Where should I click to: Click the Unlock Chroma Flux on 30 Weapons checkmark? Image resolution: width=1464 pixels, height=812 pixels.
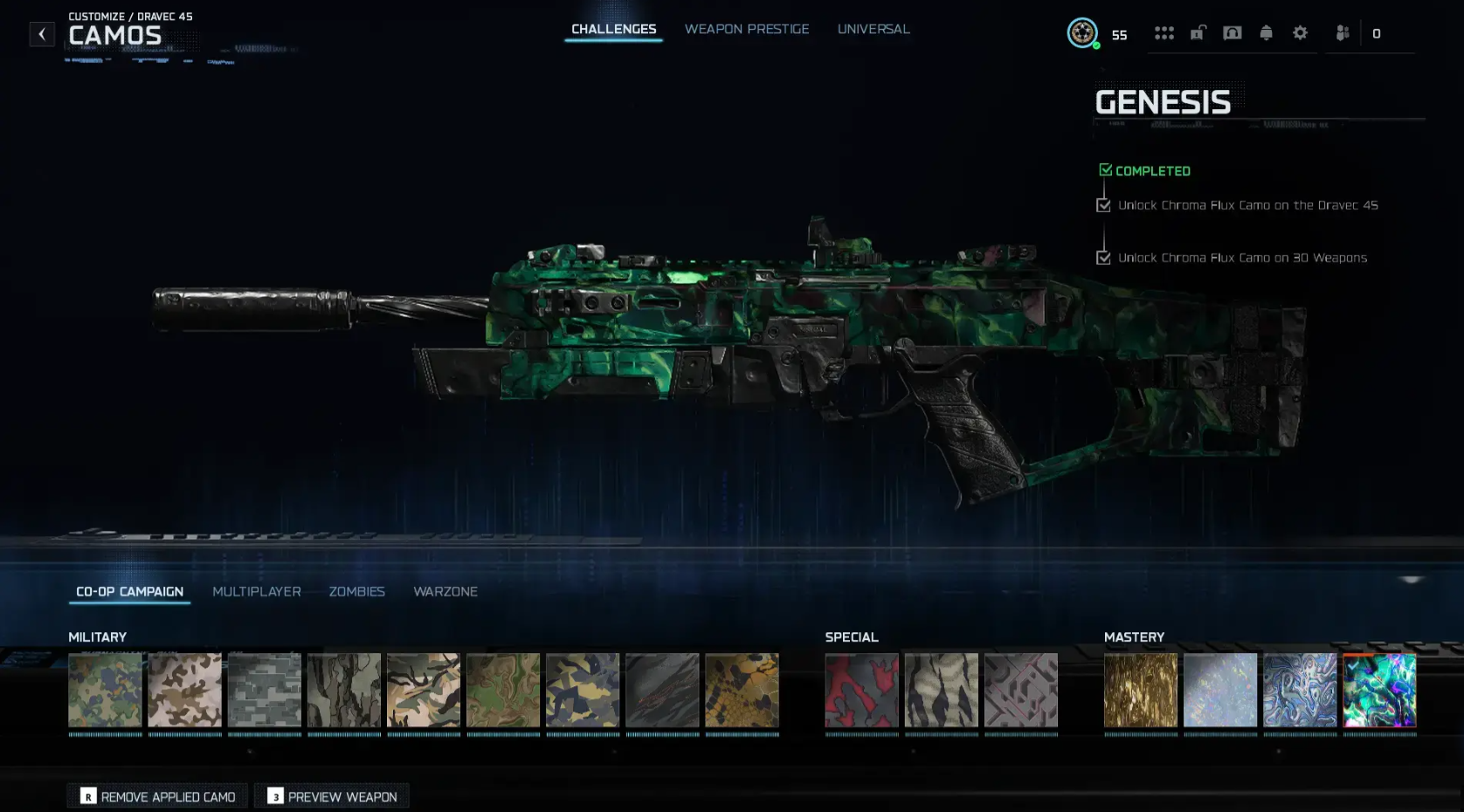coord(1103,257)
